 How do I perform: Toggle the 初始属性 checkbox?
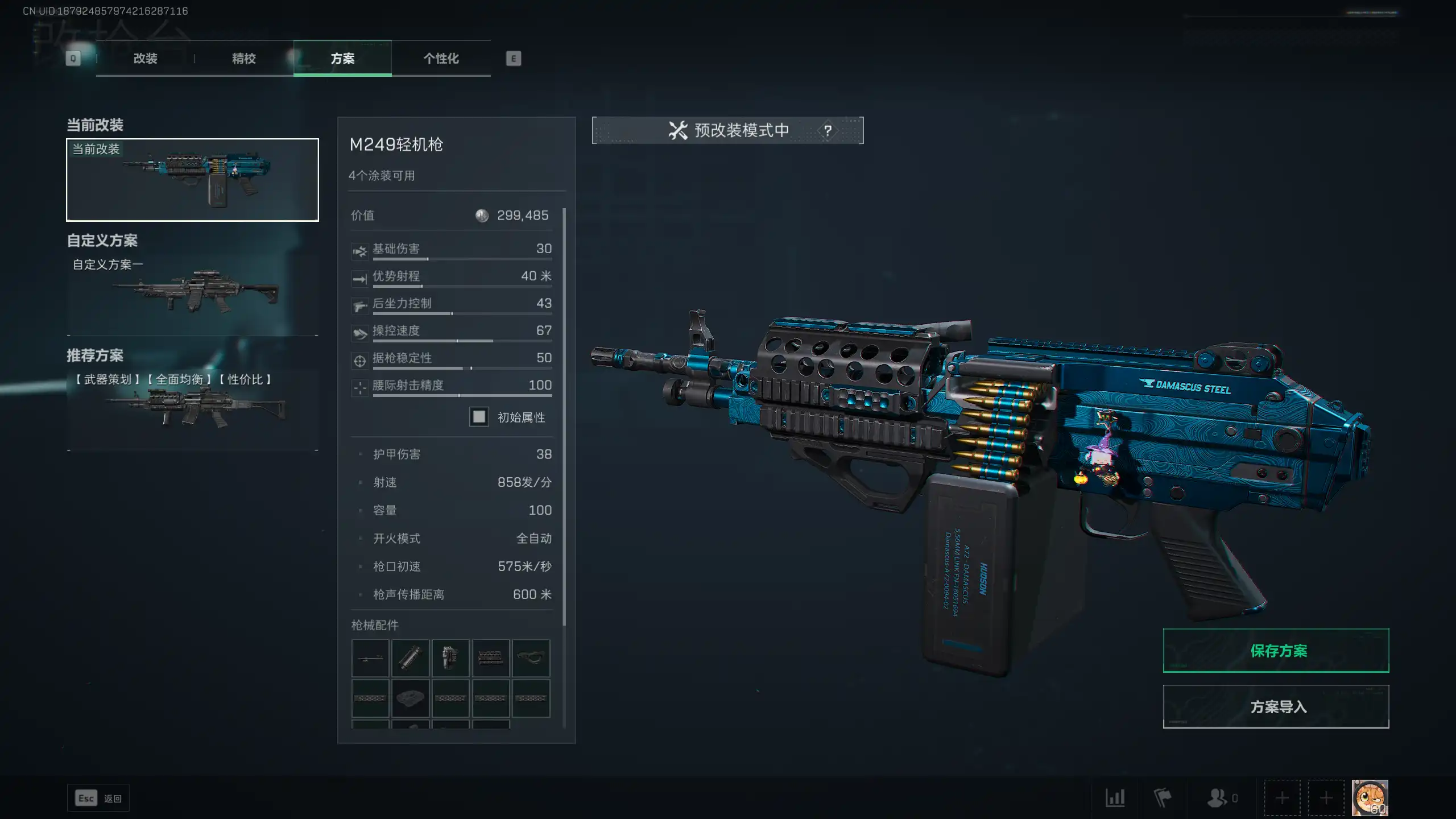tap(479, 417)
